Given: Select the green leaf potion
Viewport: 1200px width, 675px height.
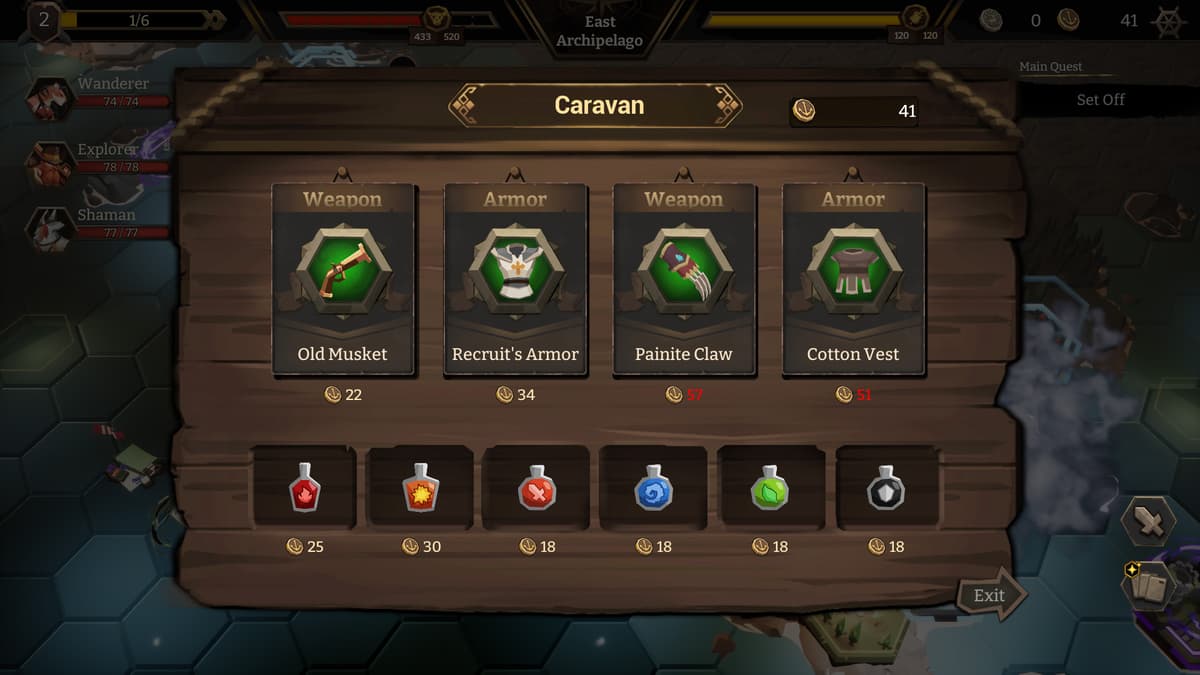Looking at the screenshot, I should 770,488.
